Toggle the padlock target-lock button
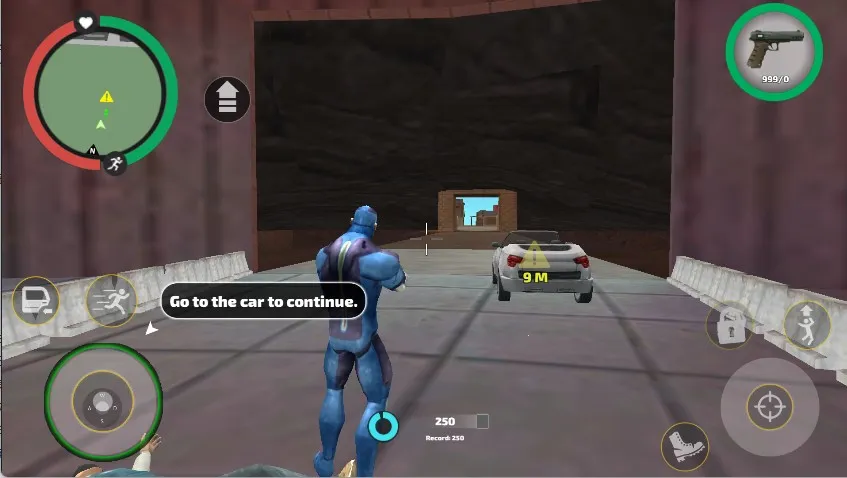This screenshot has width=847, height=478. click(728, 325)
